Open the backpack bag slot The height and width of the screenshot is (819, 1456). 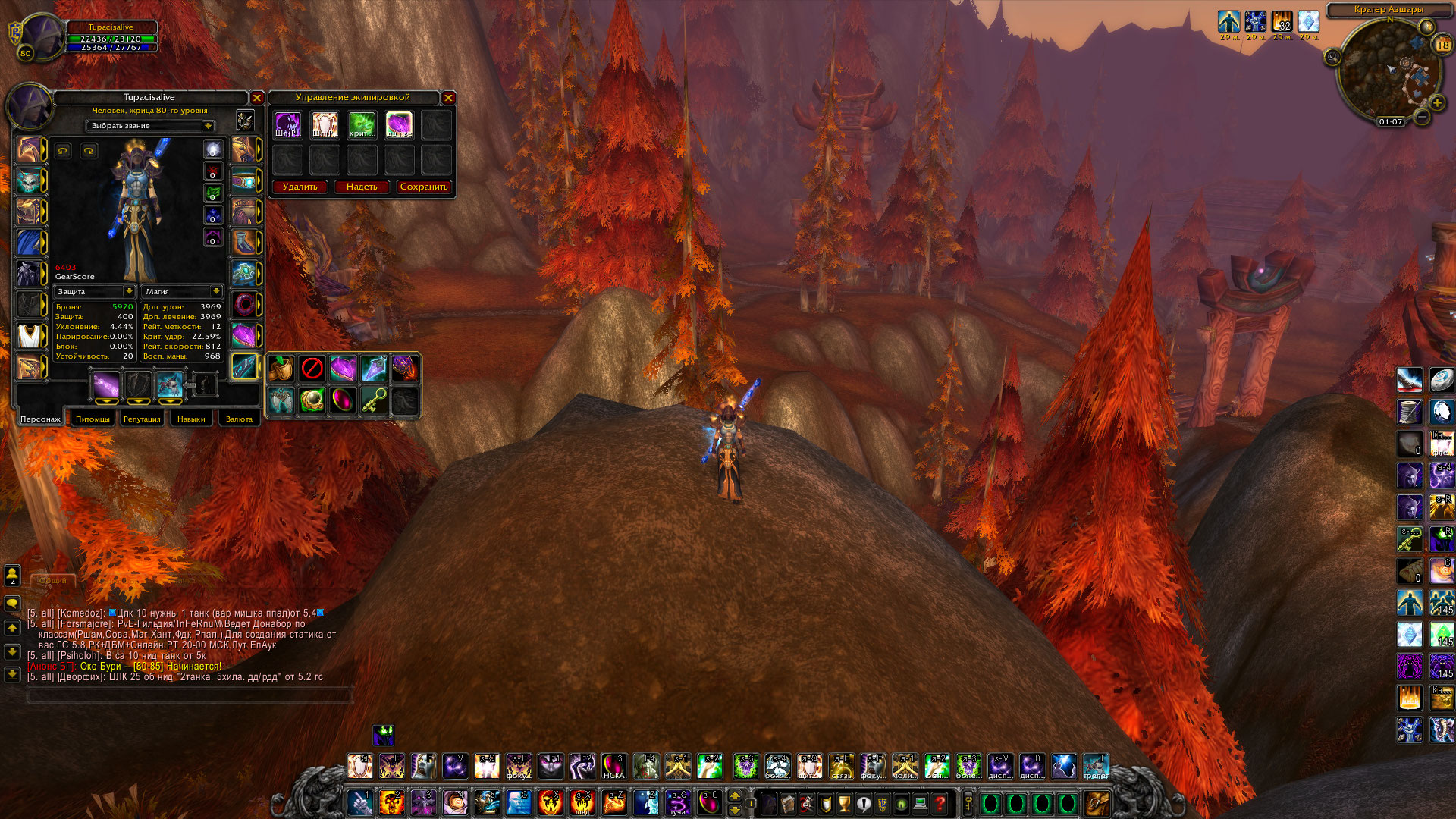click(x=1097, y=802)
